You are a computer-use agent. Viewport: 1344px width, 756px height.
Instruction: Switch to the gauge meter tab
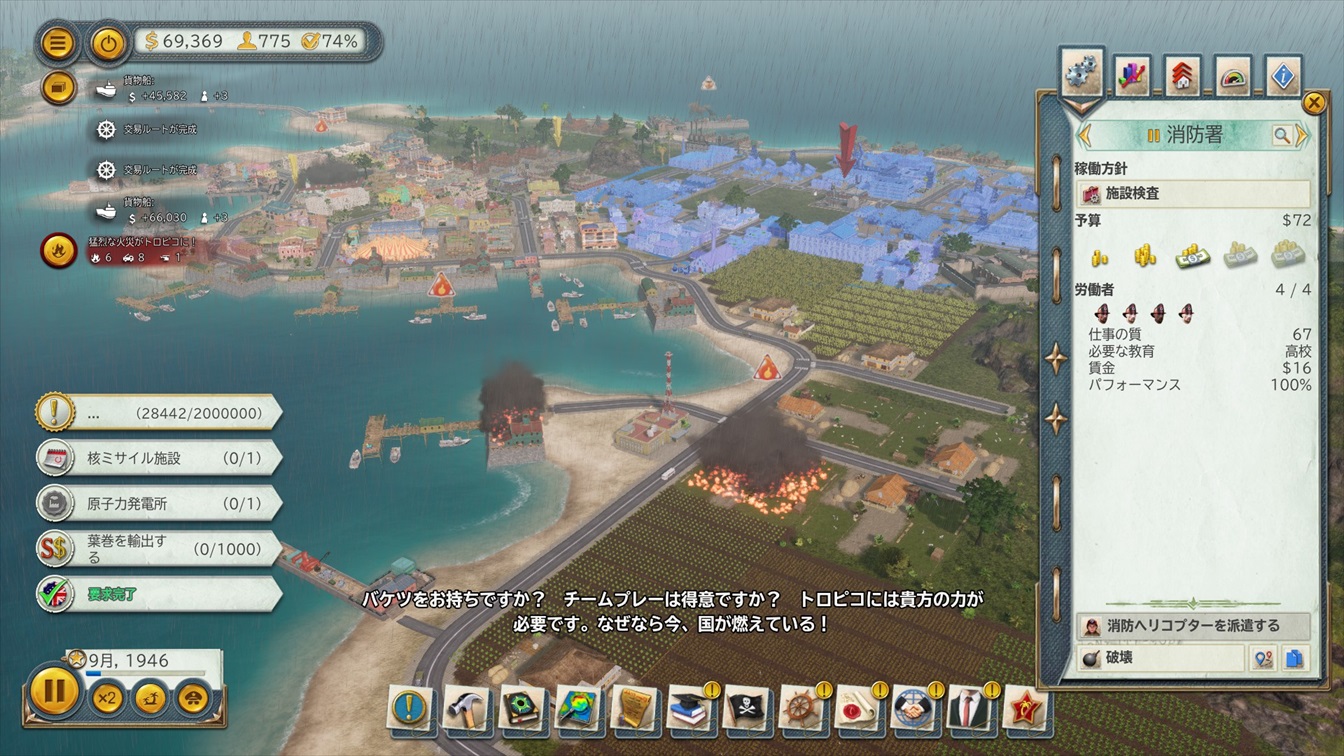[1234, 76]
